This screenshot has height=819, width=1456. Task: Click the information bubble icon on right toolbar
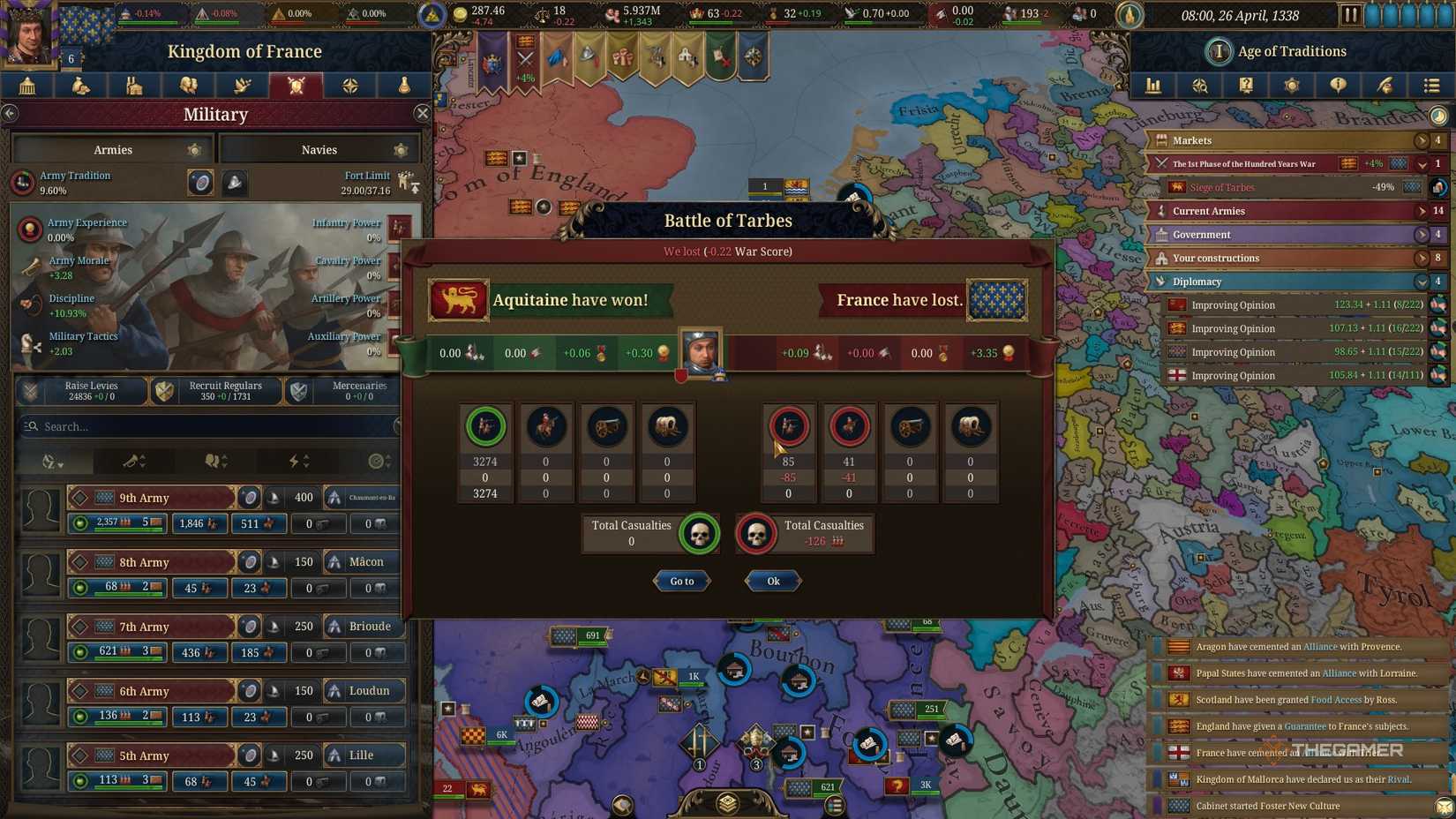pyautogui.click(x=1338, y=86)
